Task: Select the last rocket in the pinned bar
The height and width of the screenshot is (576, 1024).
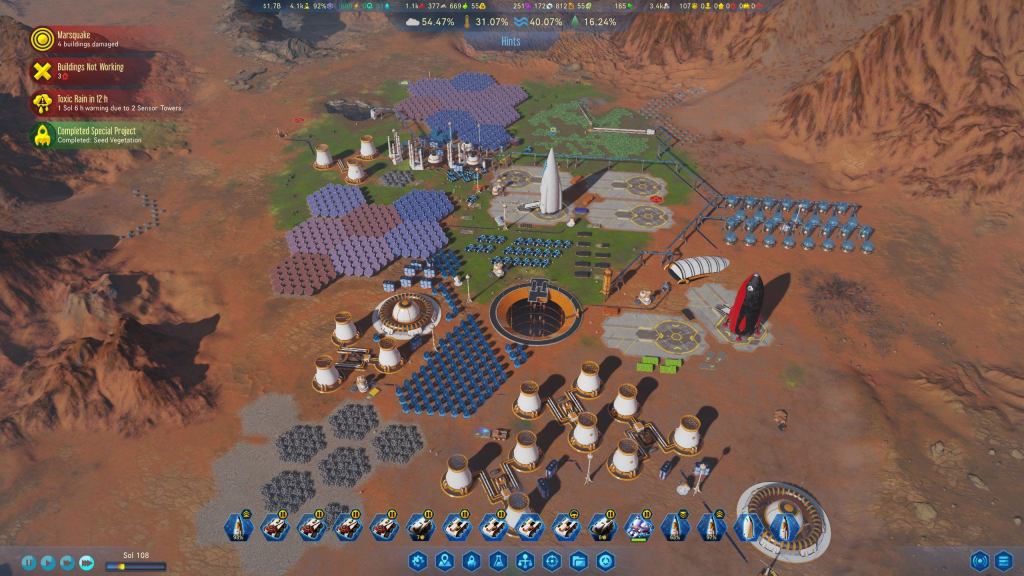Action: pyautogui.click(x=782, y=526)
